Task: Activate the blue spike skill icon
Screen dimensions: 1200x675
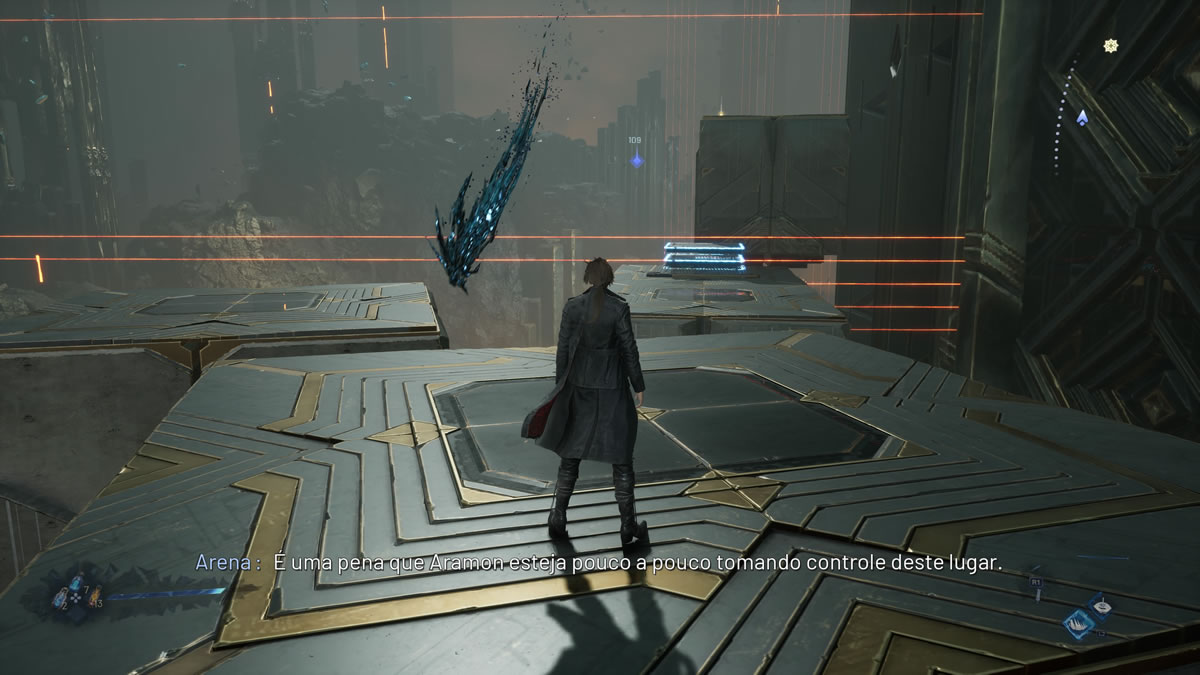Action: click(x=1079, y=621)
